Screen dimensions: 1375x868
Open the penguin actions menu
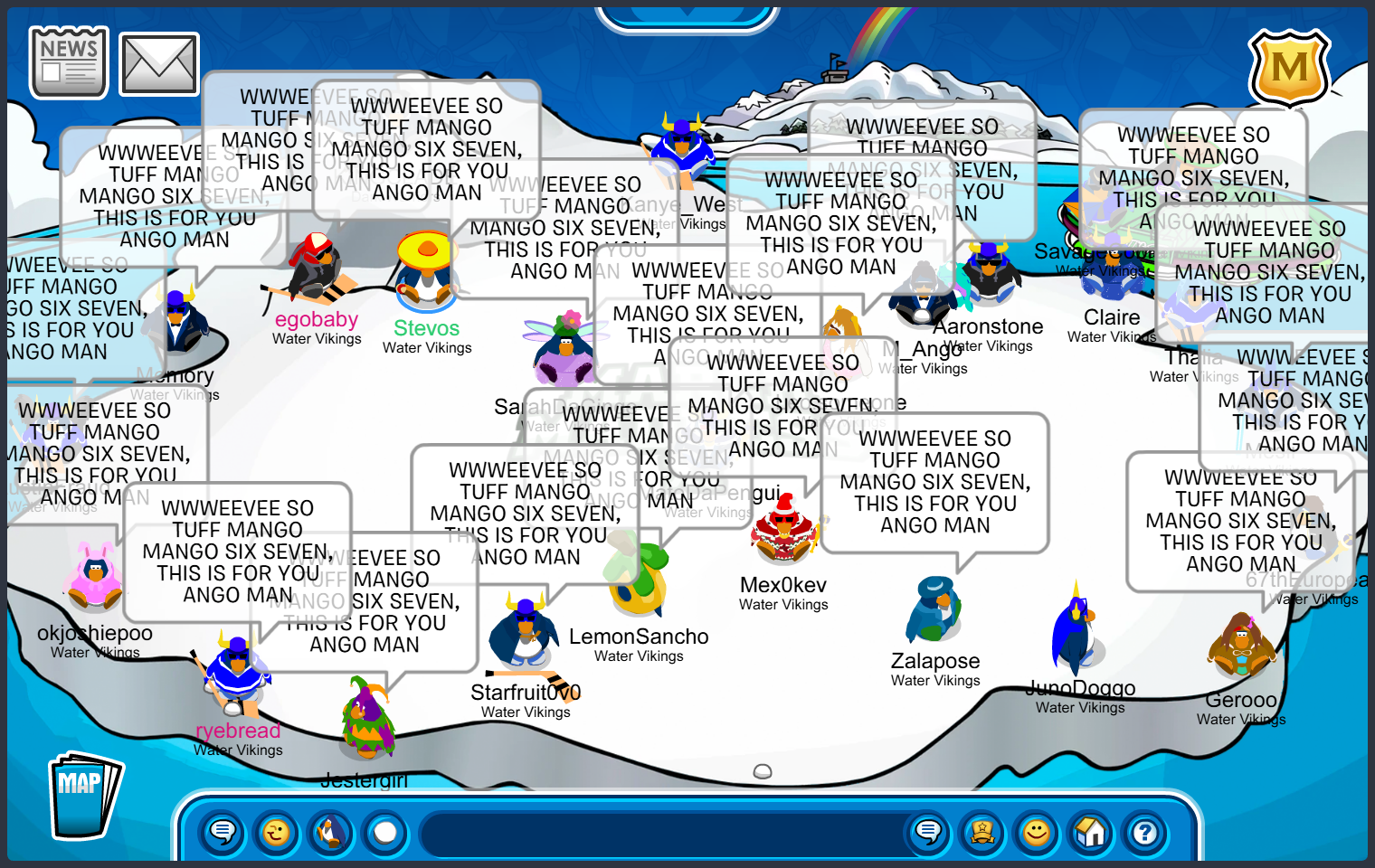pyautogui.click(x=331, y=832)
